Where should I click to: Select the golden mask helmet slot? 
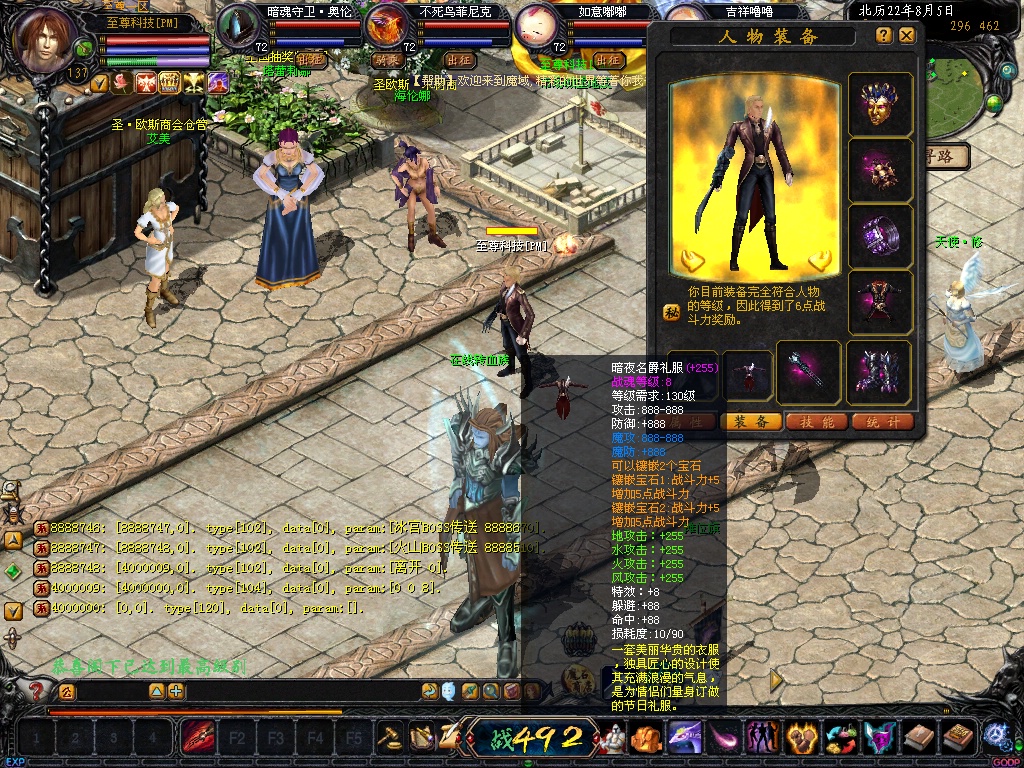[x=880, y=105]
